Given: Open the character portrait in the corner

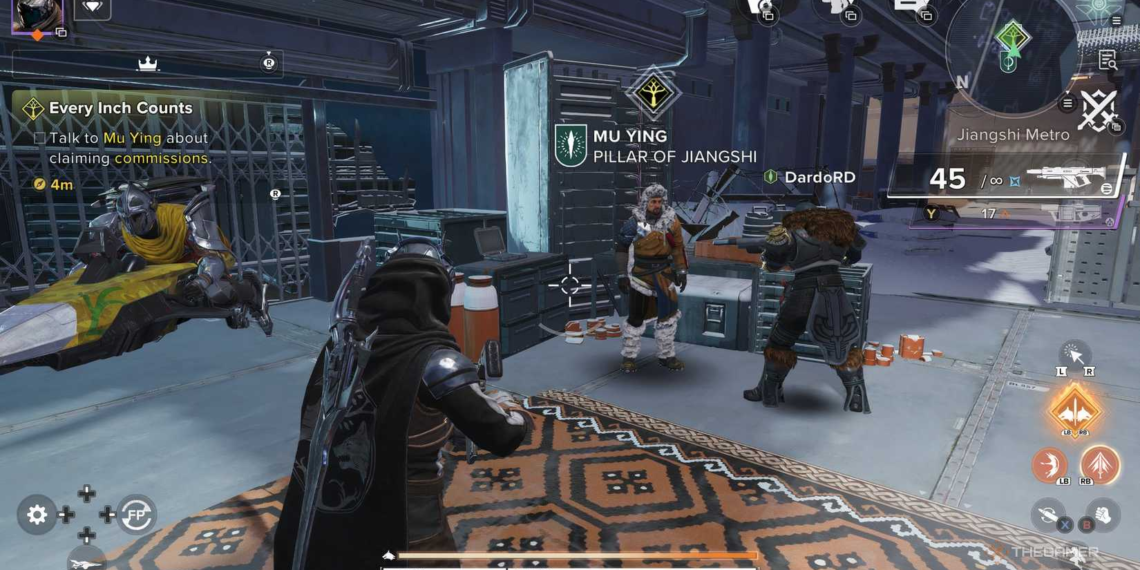Looking at the screenshot, I should [x=37, y=14].
